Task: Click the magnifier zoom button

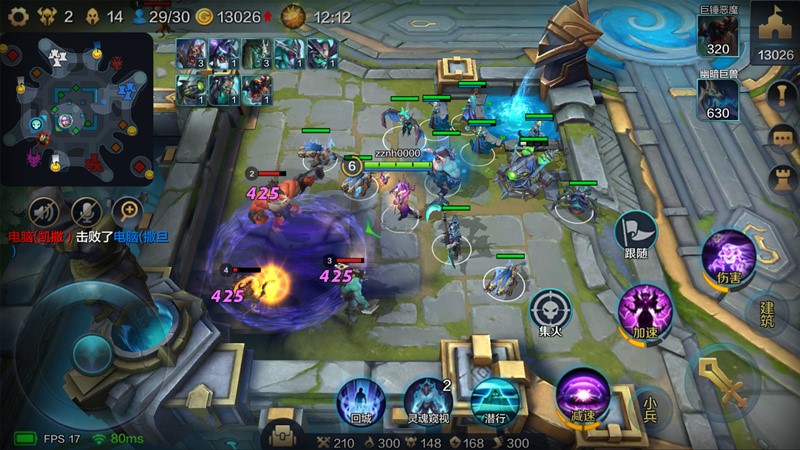Action: click(127, 210)
